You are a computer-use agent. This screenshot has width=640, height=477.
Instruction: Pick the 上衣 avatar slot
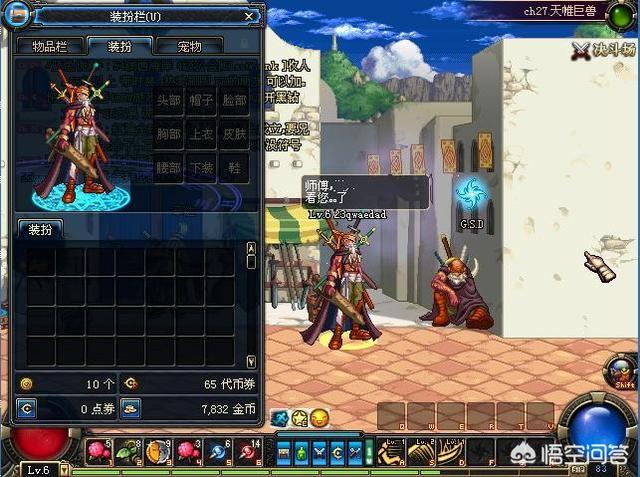click(x=202, y=134)
